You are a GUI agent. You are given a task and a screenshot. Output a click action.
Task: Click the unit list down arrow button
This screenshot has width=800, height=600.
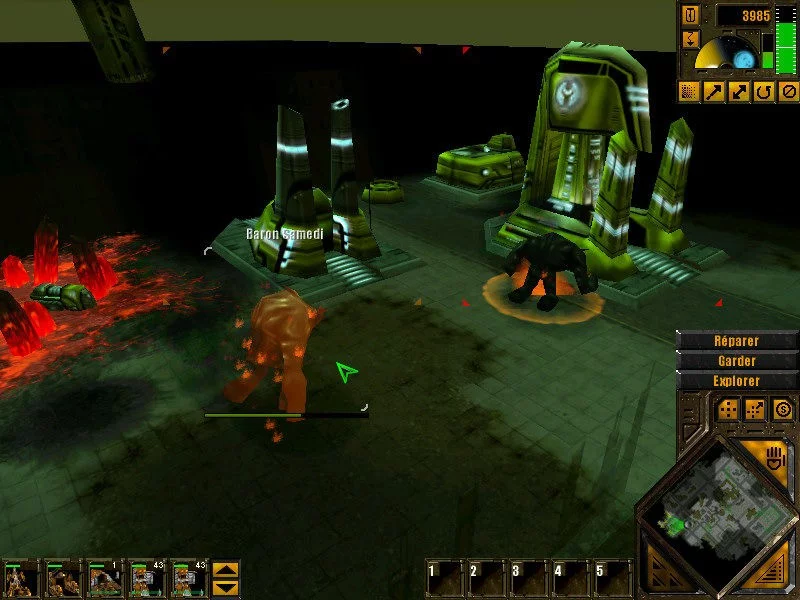pos(227,587)
